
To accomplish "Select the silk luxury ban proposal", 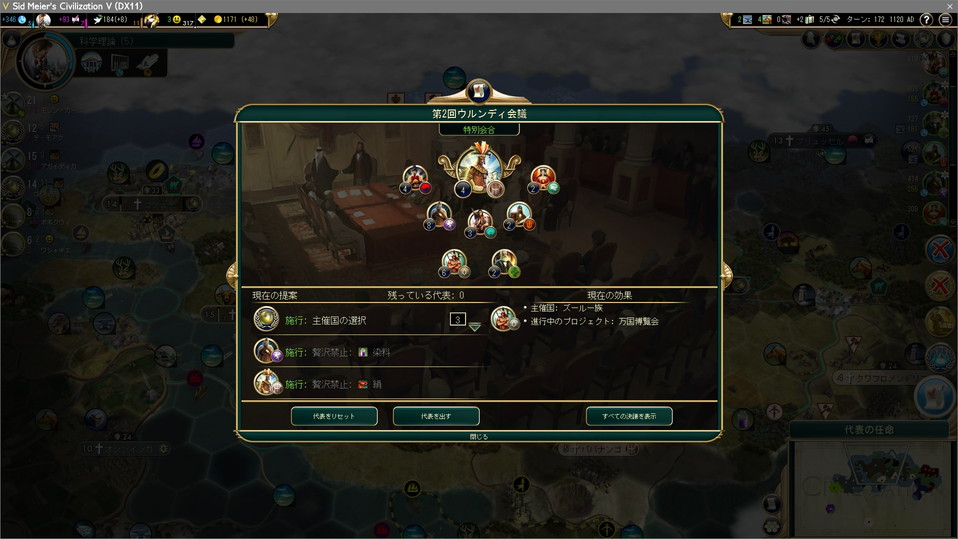I will pyautogui.click(x=340, y=384).
